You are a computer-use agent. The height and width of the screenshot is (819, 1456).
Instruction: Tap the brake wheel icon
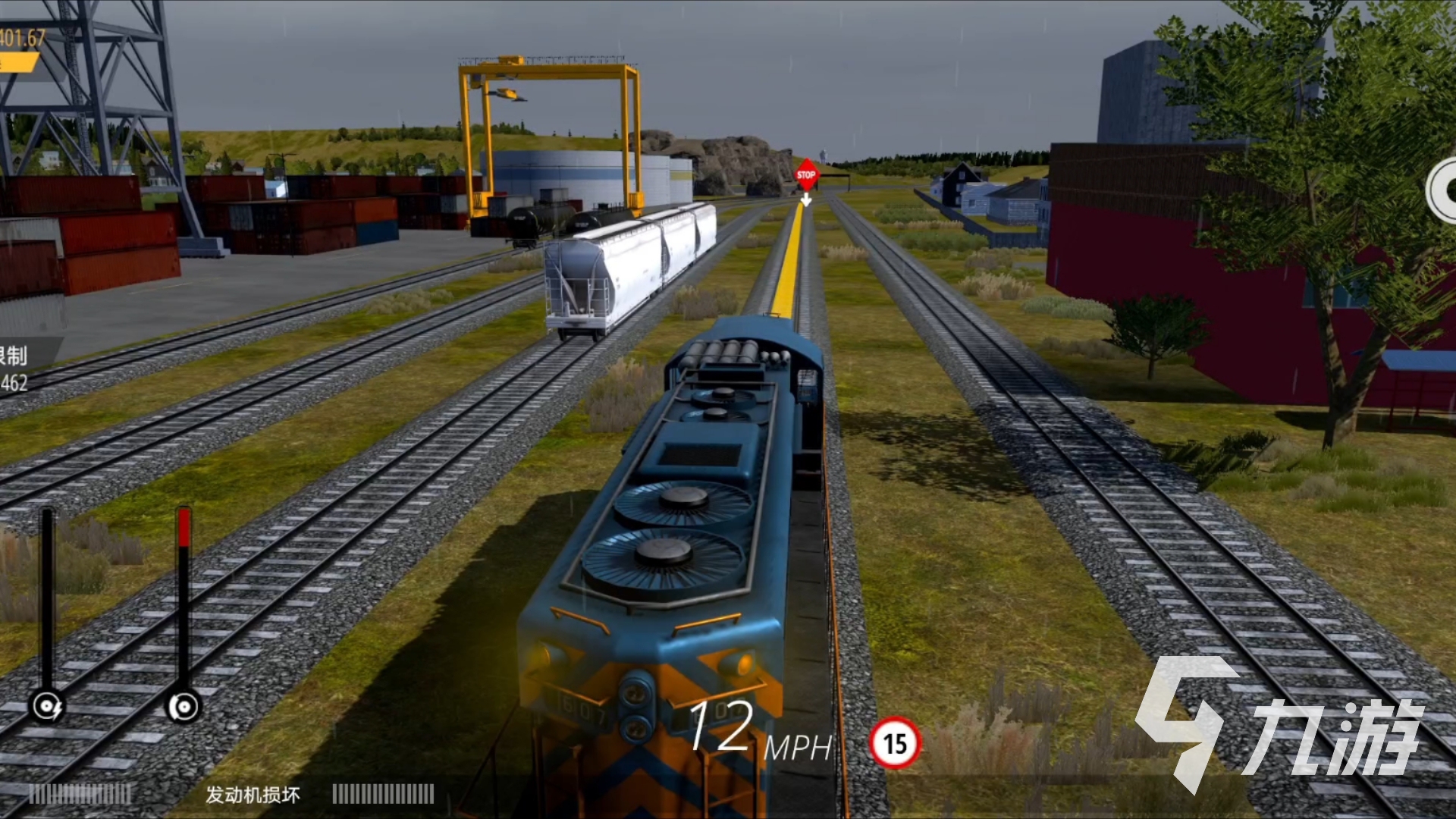(183, 707)
